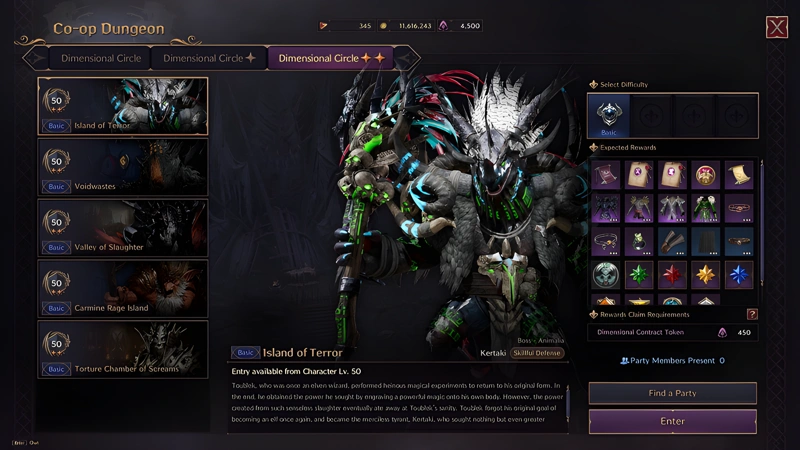Inspect the green coat armor reward
Screen dimensions: 800x450
(x=705, y=208)
